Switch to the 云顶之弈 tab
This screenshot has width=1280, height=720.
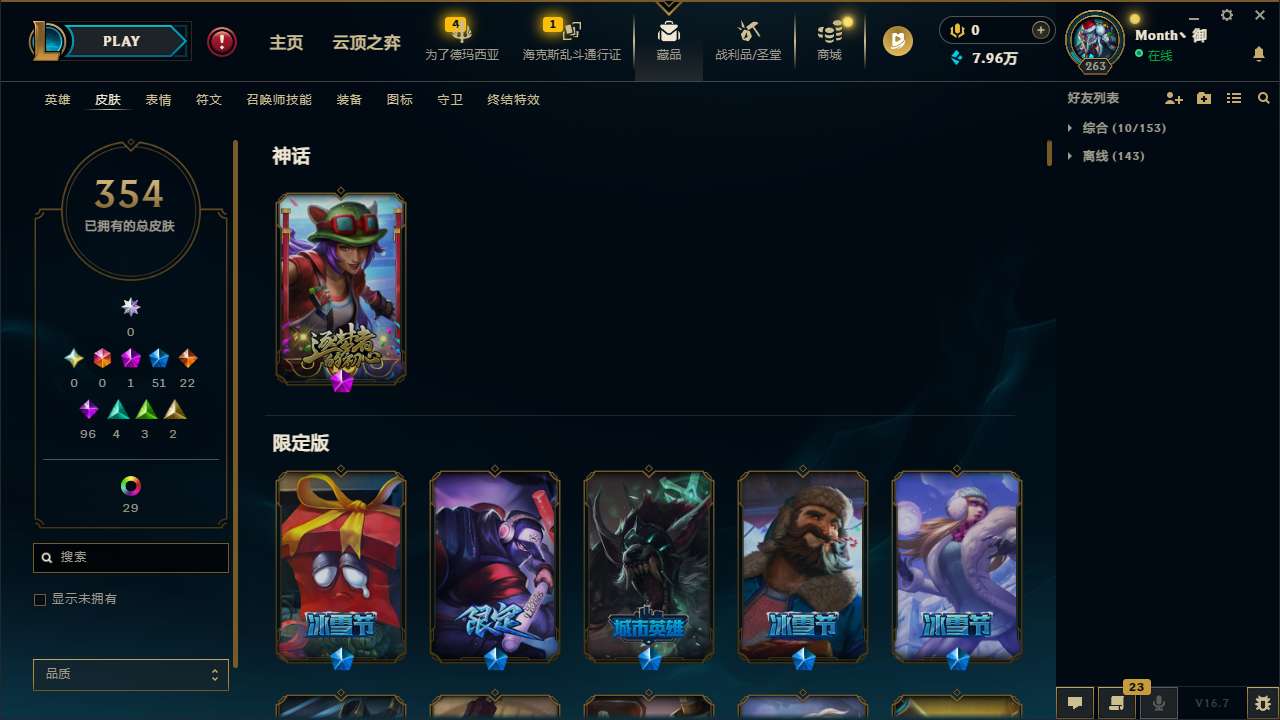[x=365, y=42]
